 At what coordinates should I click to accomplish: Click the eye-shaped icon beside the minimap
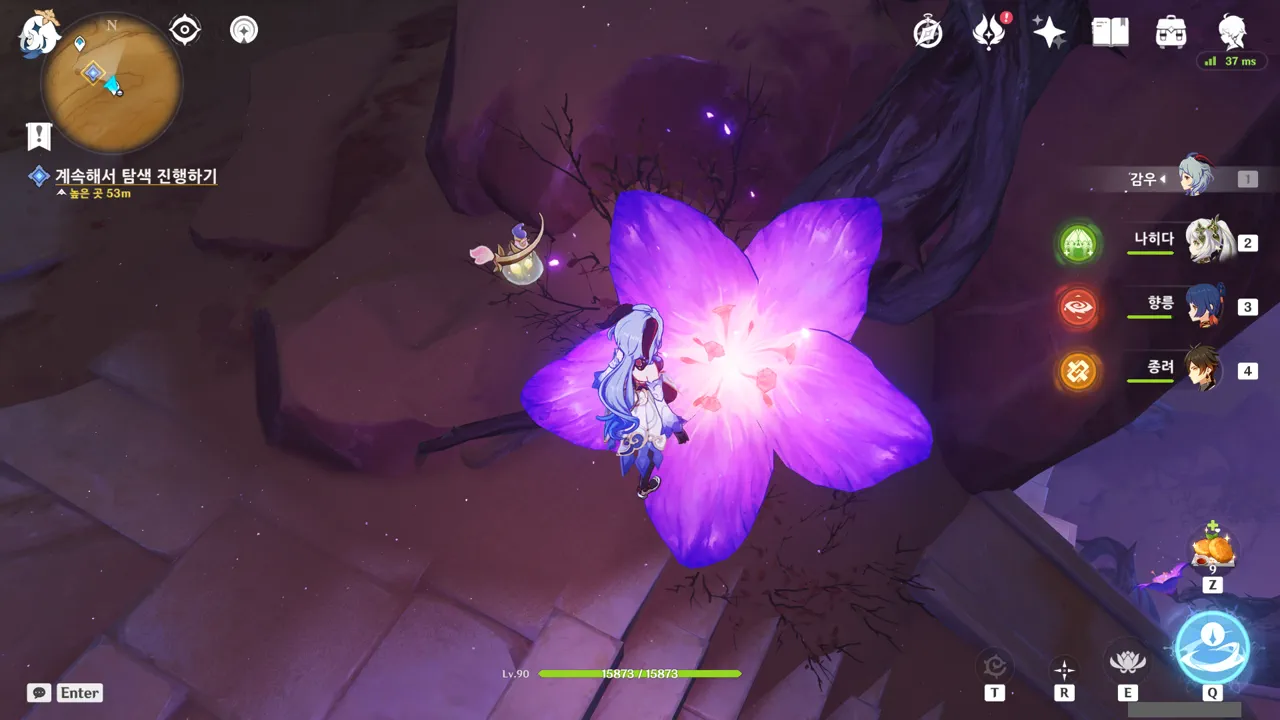pos(185,31)
